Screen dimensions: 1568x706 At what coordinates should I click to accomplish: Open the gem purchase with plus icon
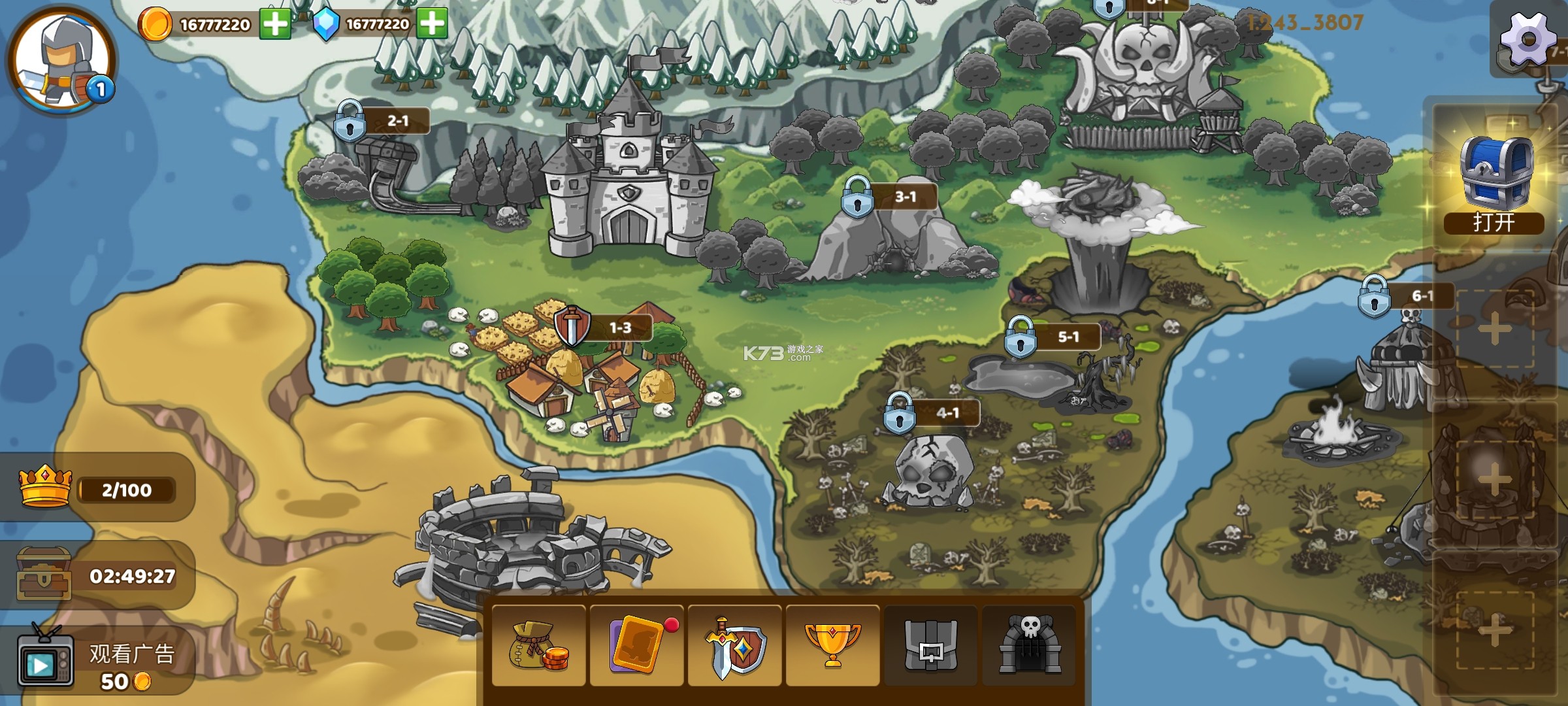coord(436,24)
